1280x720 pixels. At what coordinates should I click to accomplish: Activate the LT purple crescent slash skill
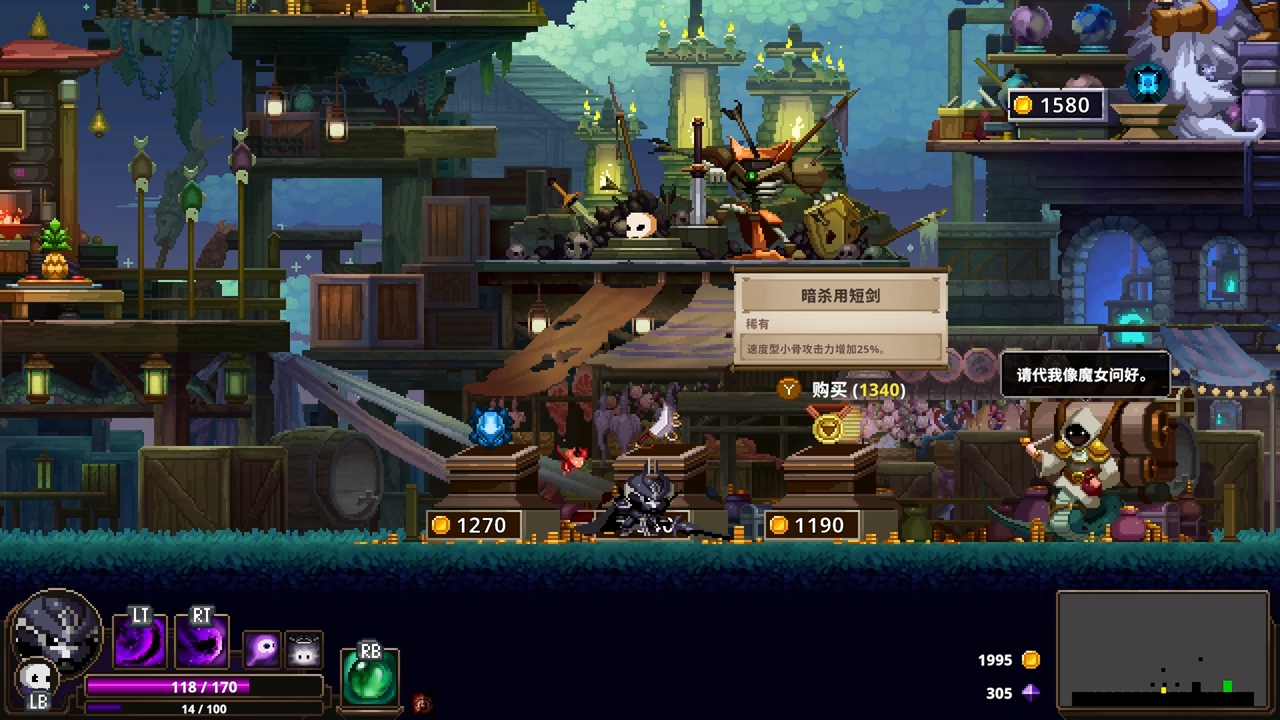coord(140,642)
